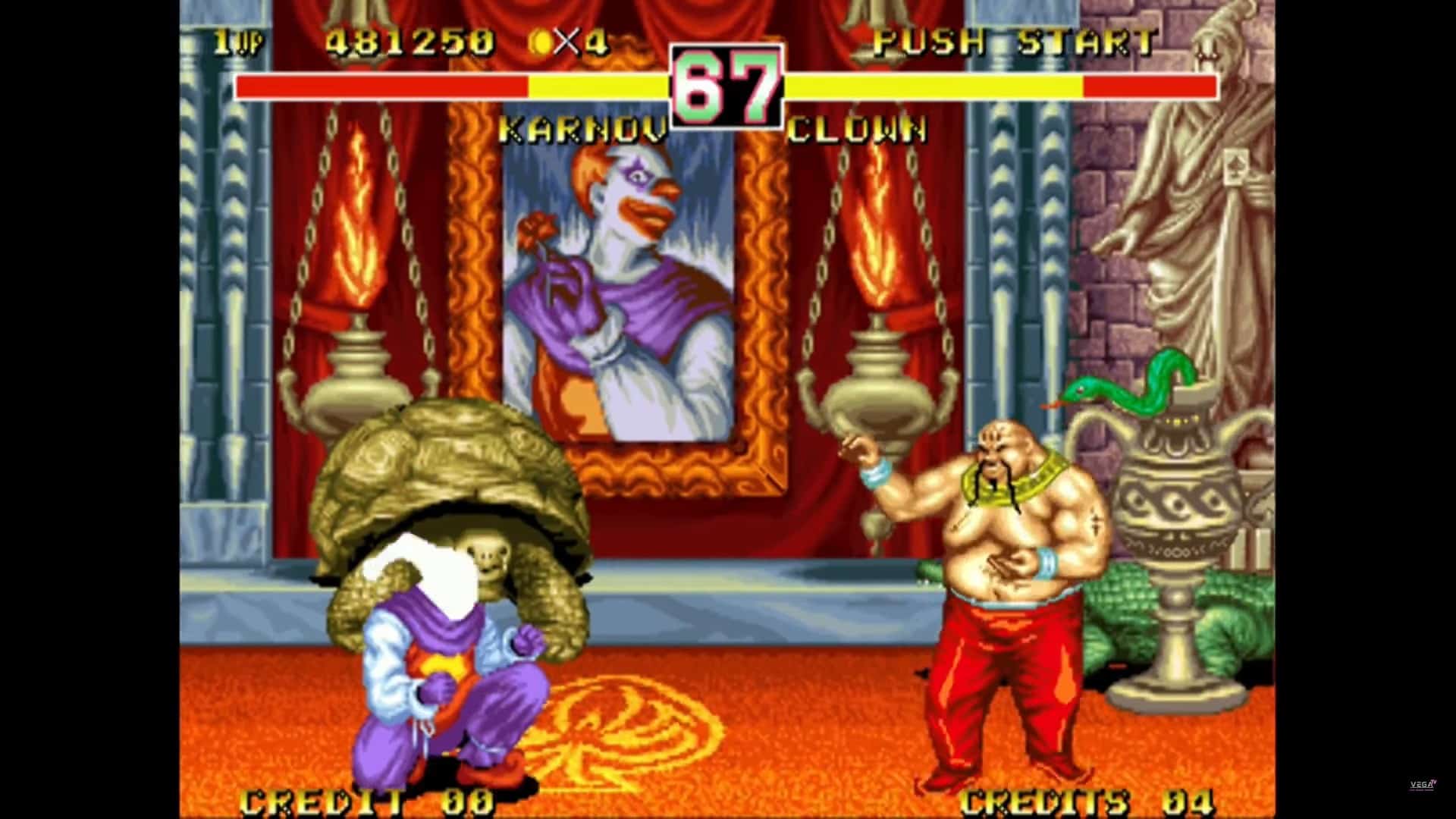
Task: Click the yellow coin icon near the score
Action: click(x=543, y=41)
